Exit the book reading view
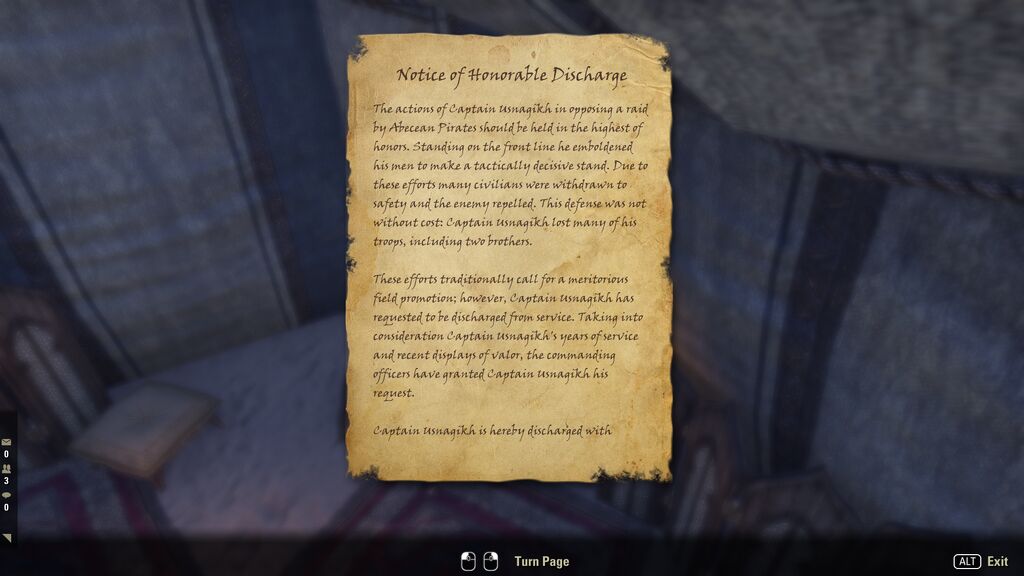 [980, 562]
